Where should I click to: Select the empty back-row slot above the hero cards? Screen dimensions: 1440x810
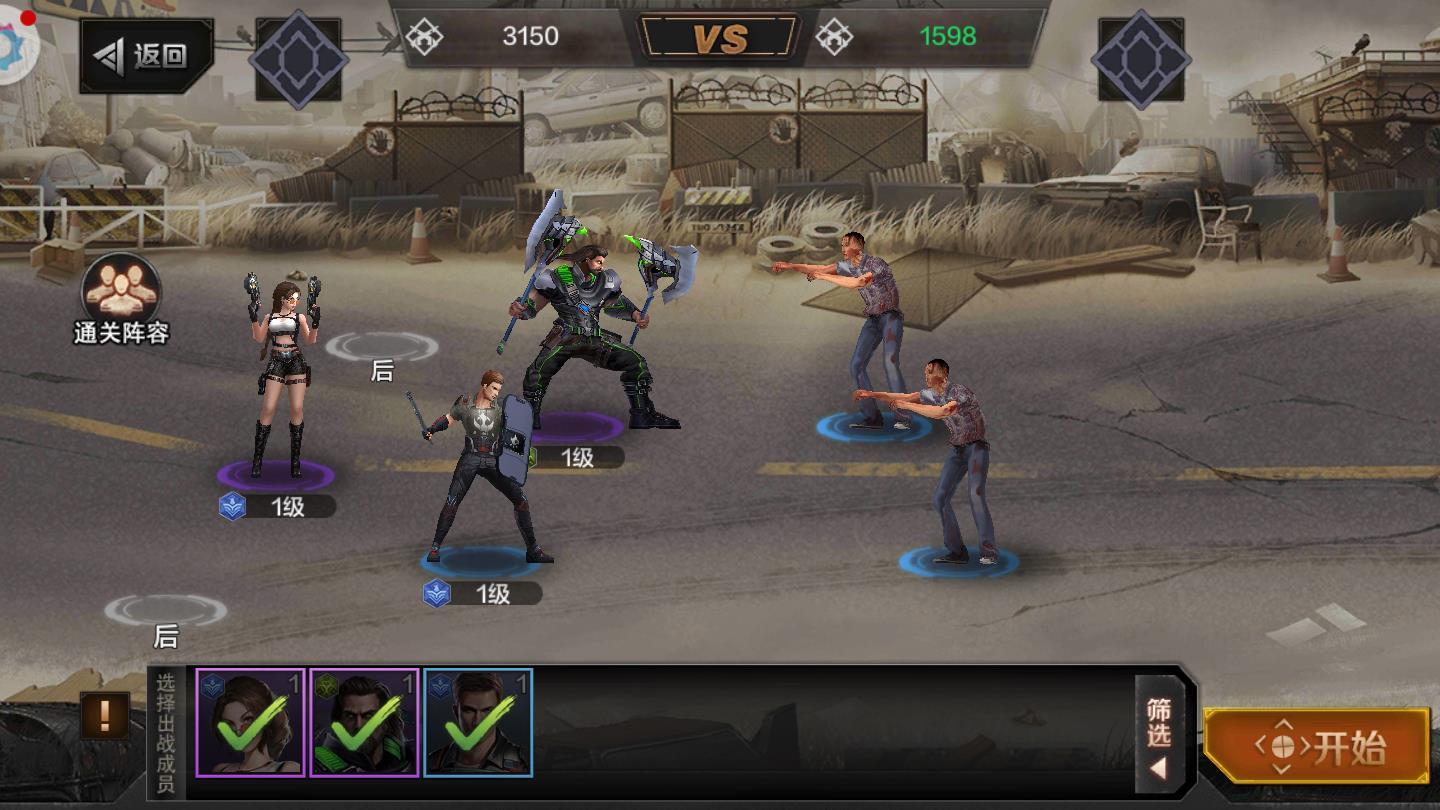click(165, 610)
